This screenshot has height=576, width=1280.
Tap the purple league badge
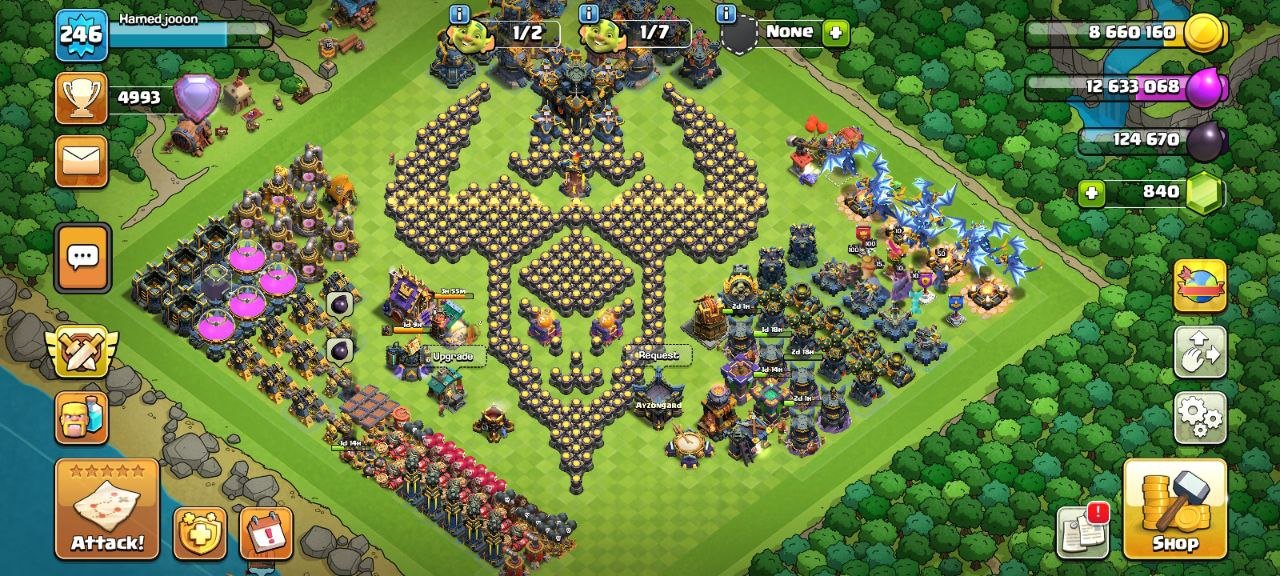[196, 98]
